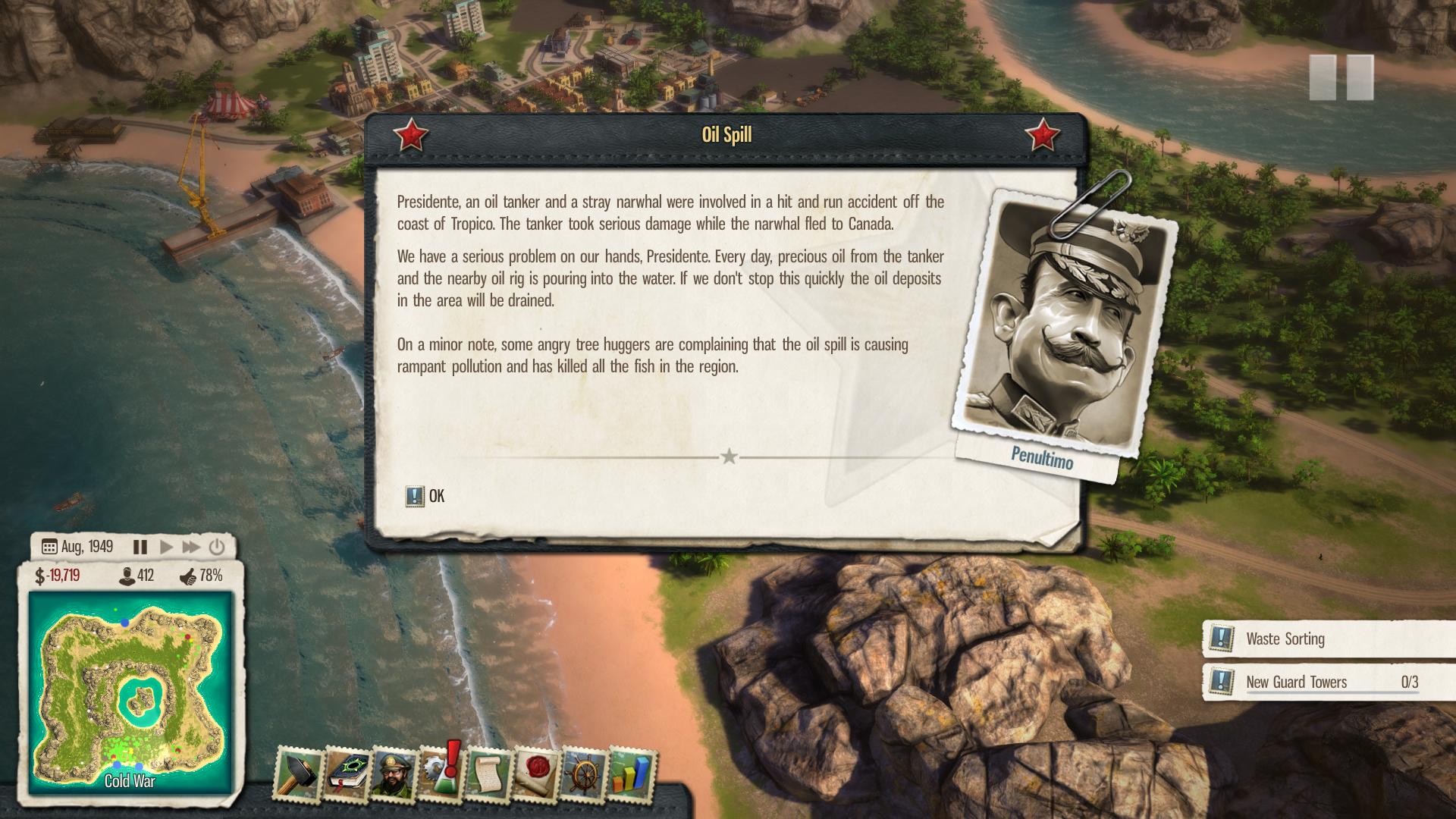Screen dimensions: 1456x819
Task: Click the island minimap
Action: pos(130,692)
